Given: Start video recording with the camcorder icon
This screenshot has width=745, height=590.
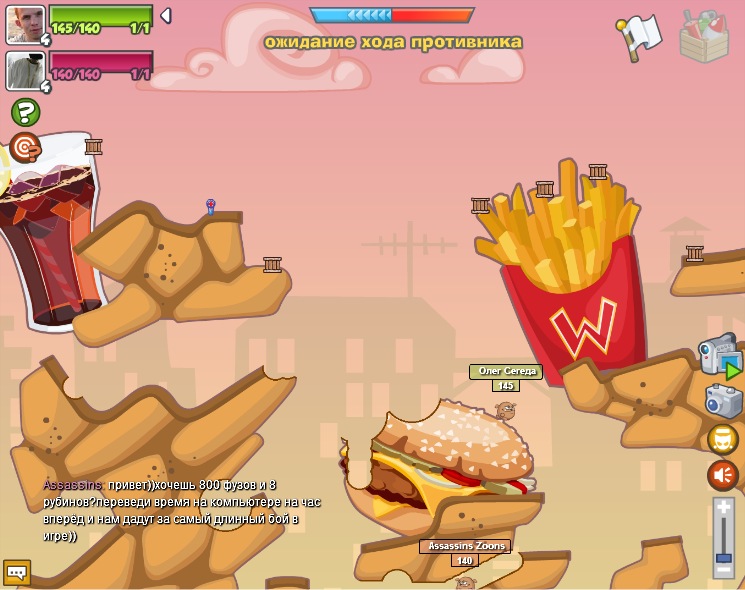Looking at the screenshot, I should tap(719, 355).
